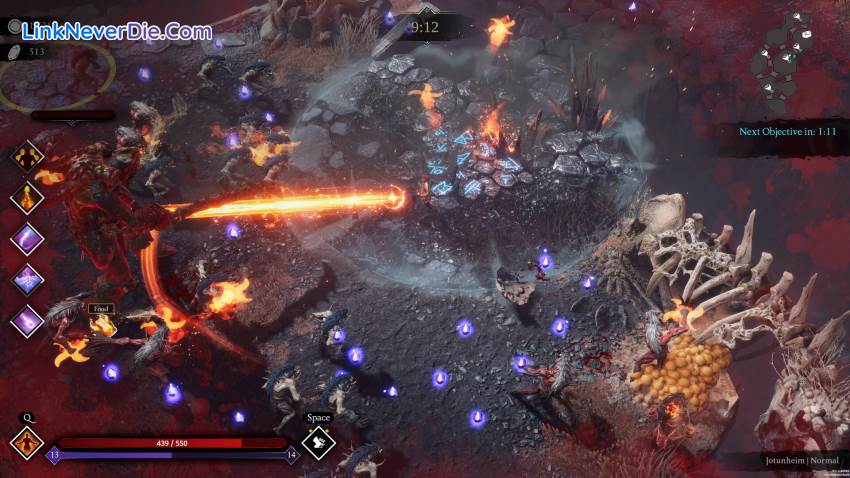850x478 pixels.
Task: Trigger the white dash ability icon
Action: (x=318, y=441)
